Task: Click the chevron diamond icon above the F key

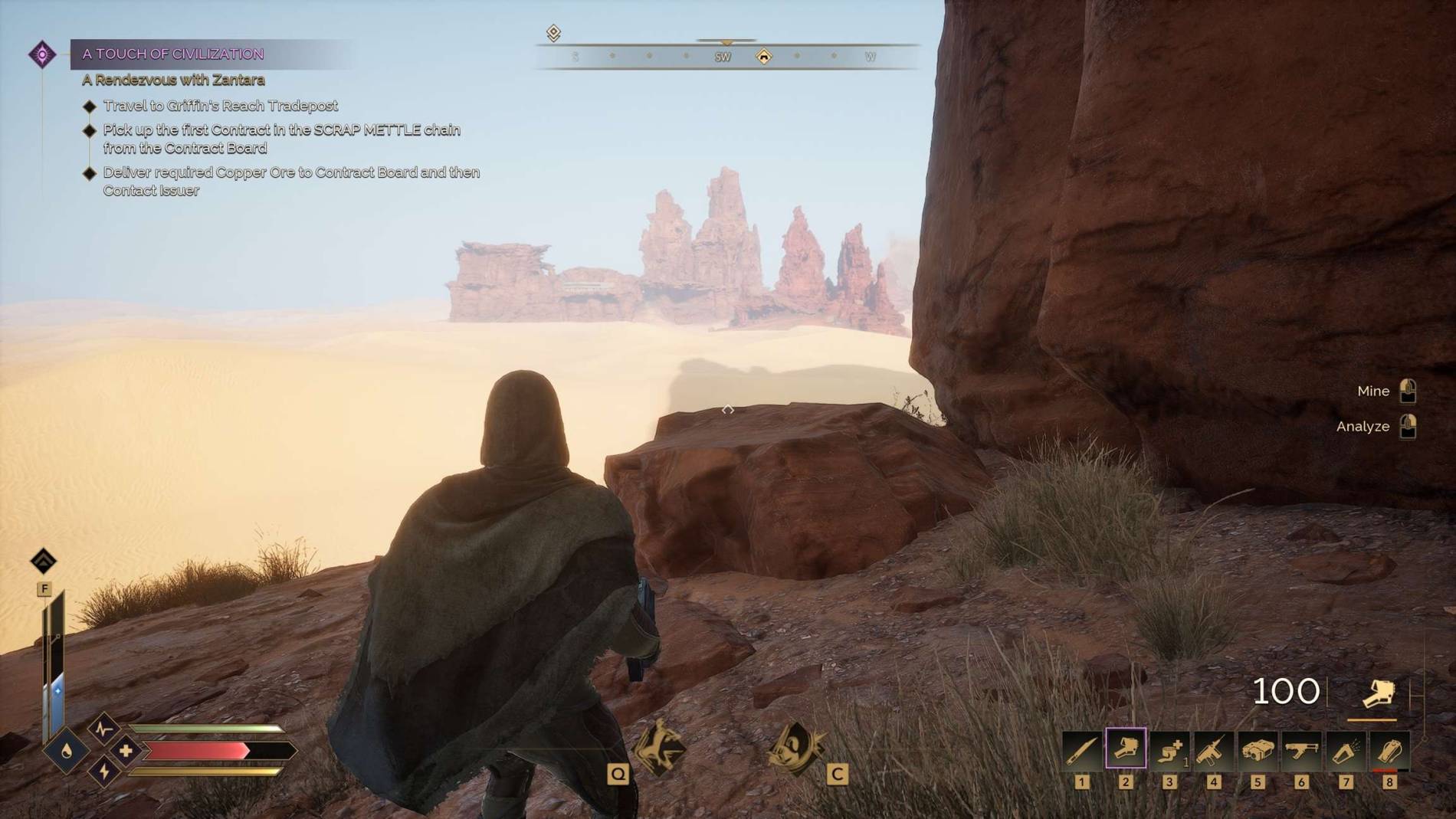Action: tap(44, 561)
